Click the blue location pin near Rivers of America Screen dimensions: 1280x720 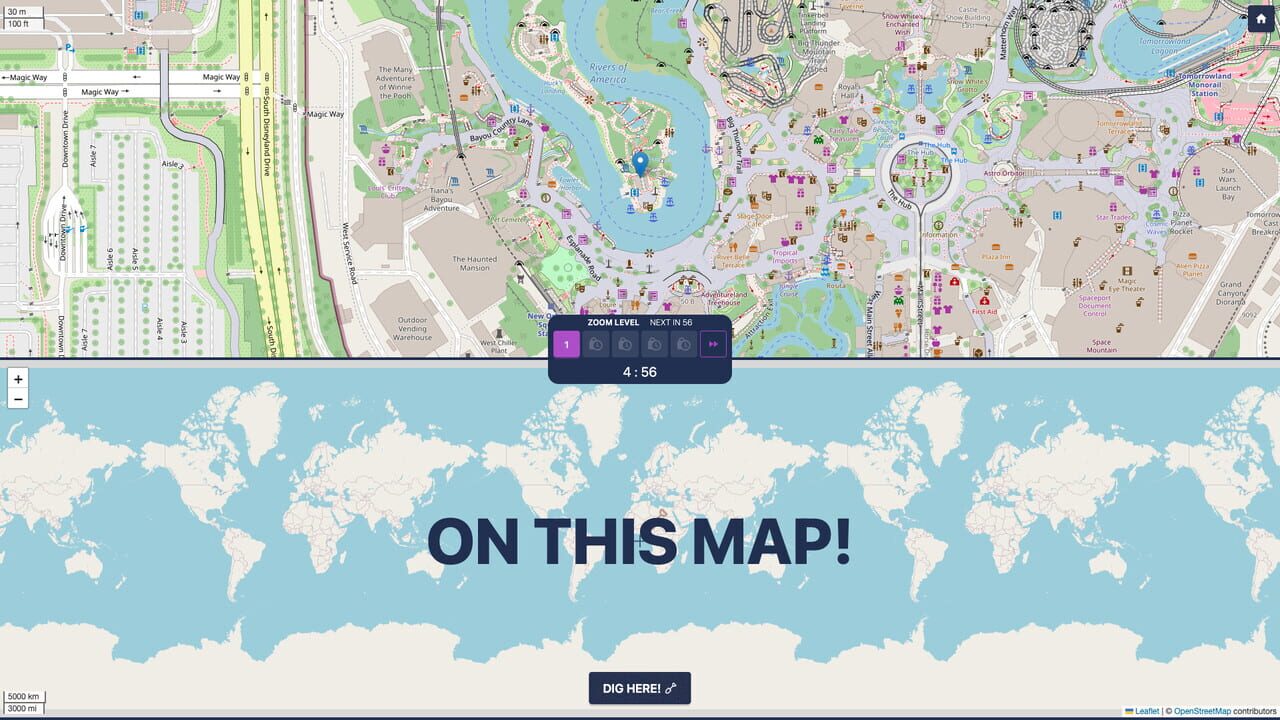point(640,163)
